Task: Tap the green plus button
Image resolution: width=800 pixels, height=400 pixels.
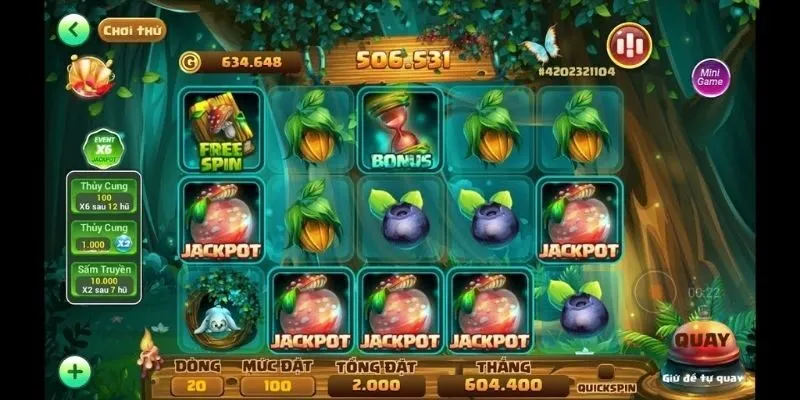Action: coord(74,373)
